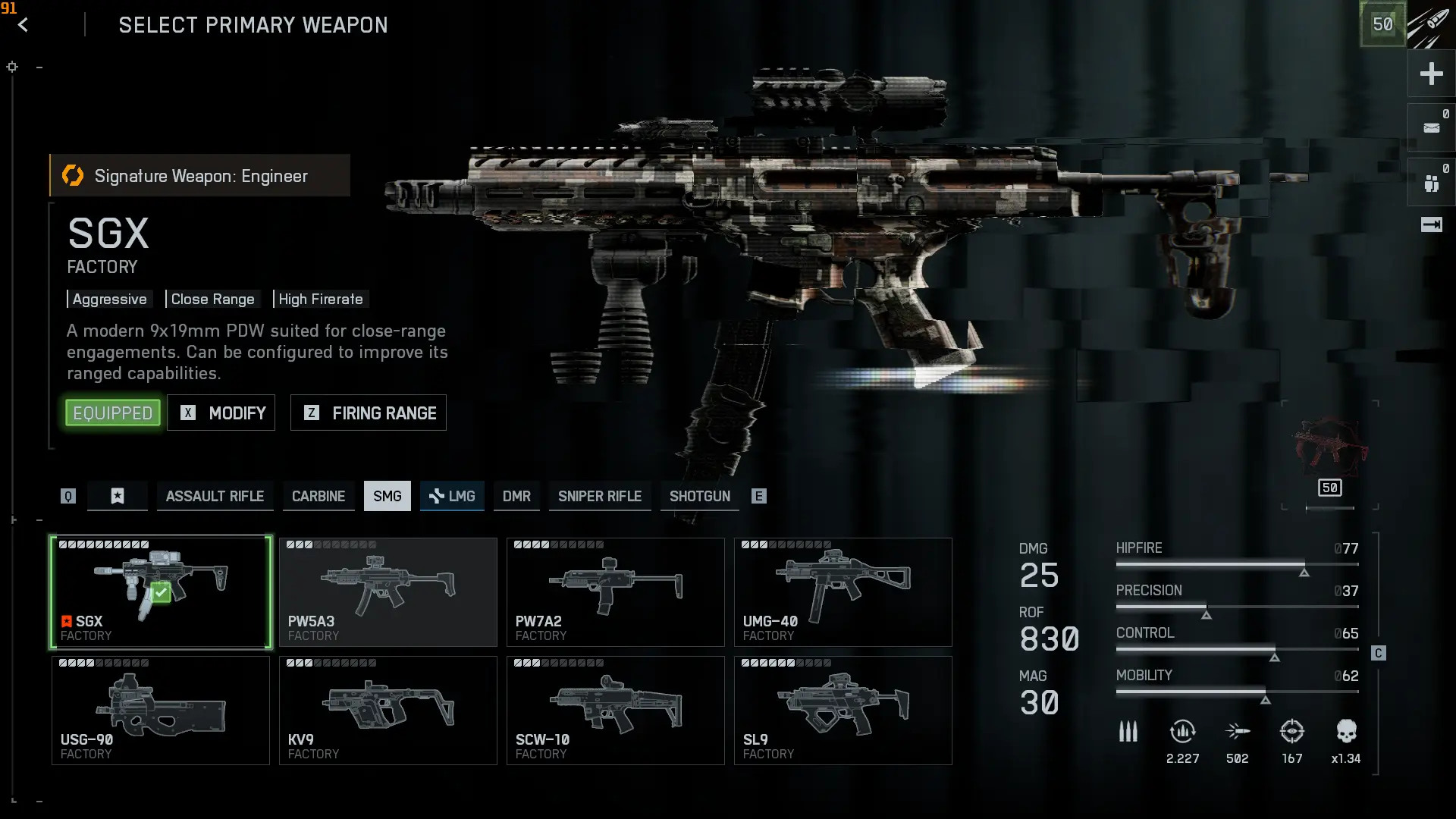The image size is (1456, 819).
Task: View the Shotgun category
Action: click(x=699, y=496)
